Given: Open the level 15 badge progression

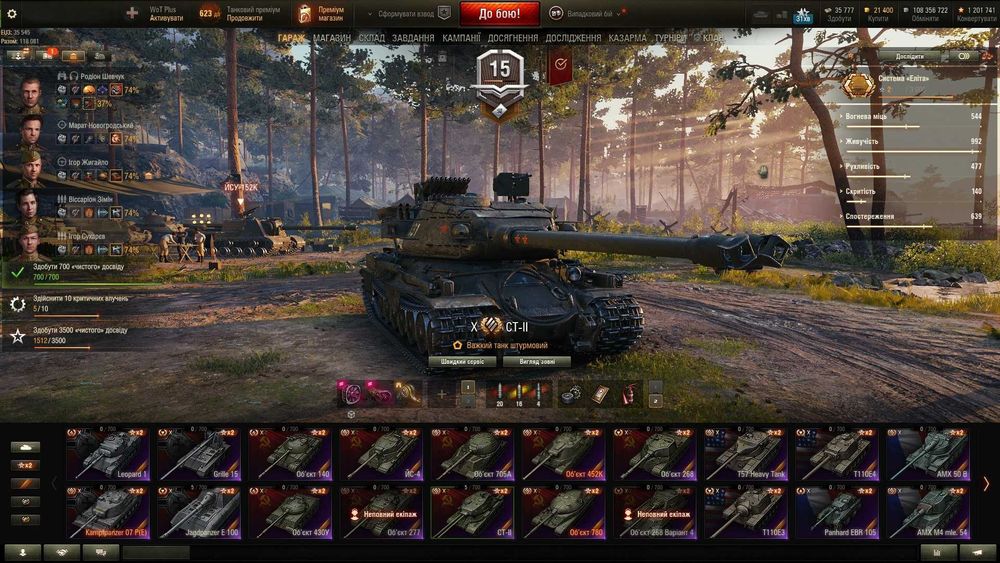Looking at the screenshot, I should pyautogui.click(x=499, y=75).
